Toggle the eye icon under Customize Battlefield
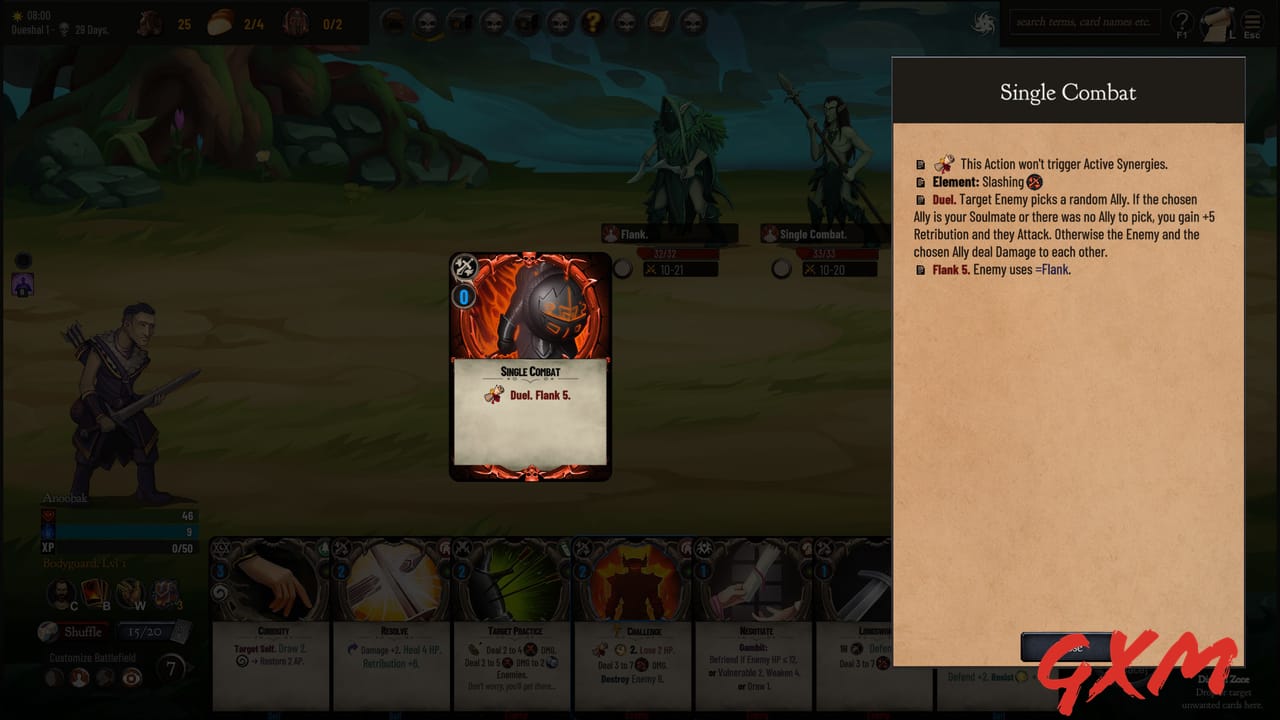Screen dimensions: 1280x720 click(x=130, y=677)
